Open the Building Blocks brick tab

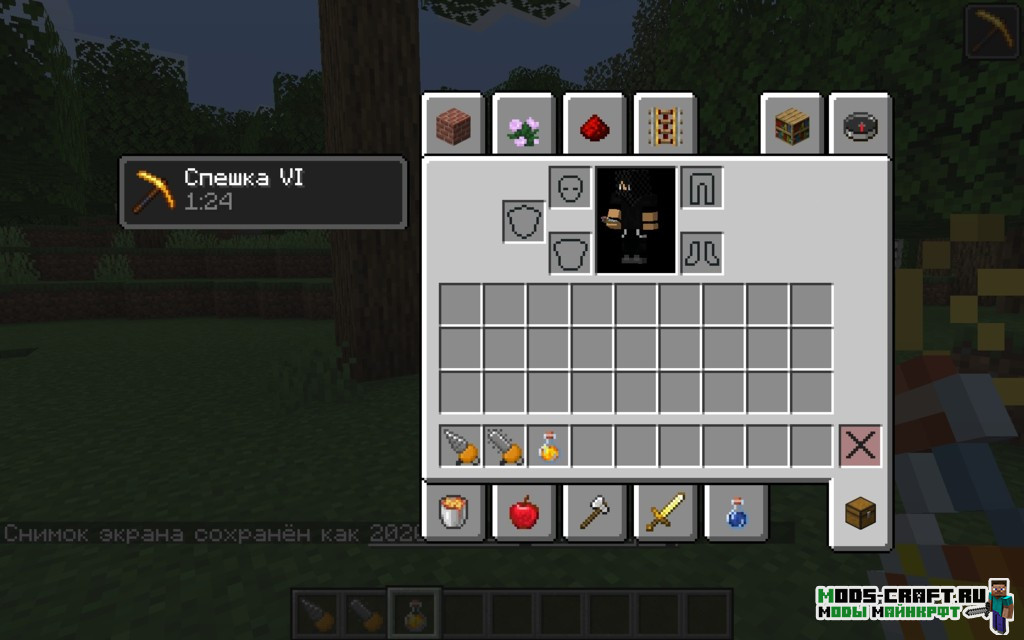453,125
